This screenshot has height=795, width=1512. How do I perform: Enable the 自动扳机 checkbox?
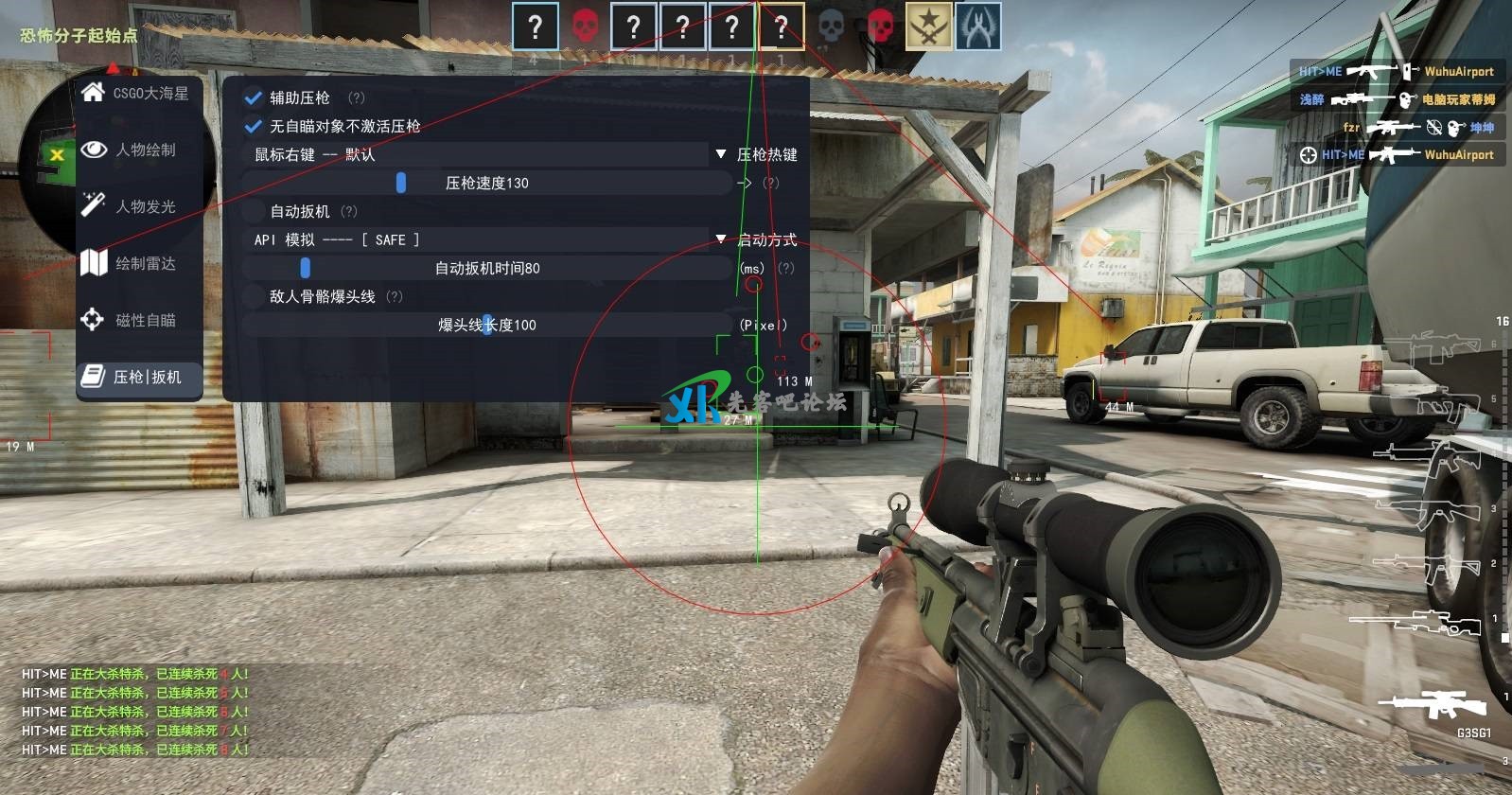(x=254, y=211)
